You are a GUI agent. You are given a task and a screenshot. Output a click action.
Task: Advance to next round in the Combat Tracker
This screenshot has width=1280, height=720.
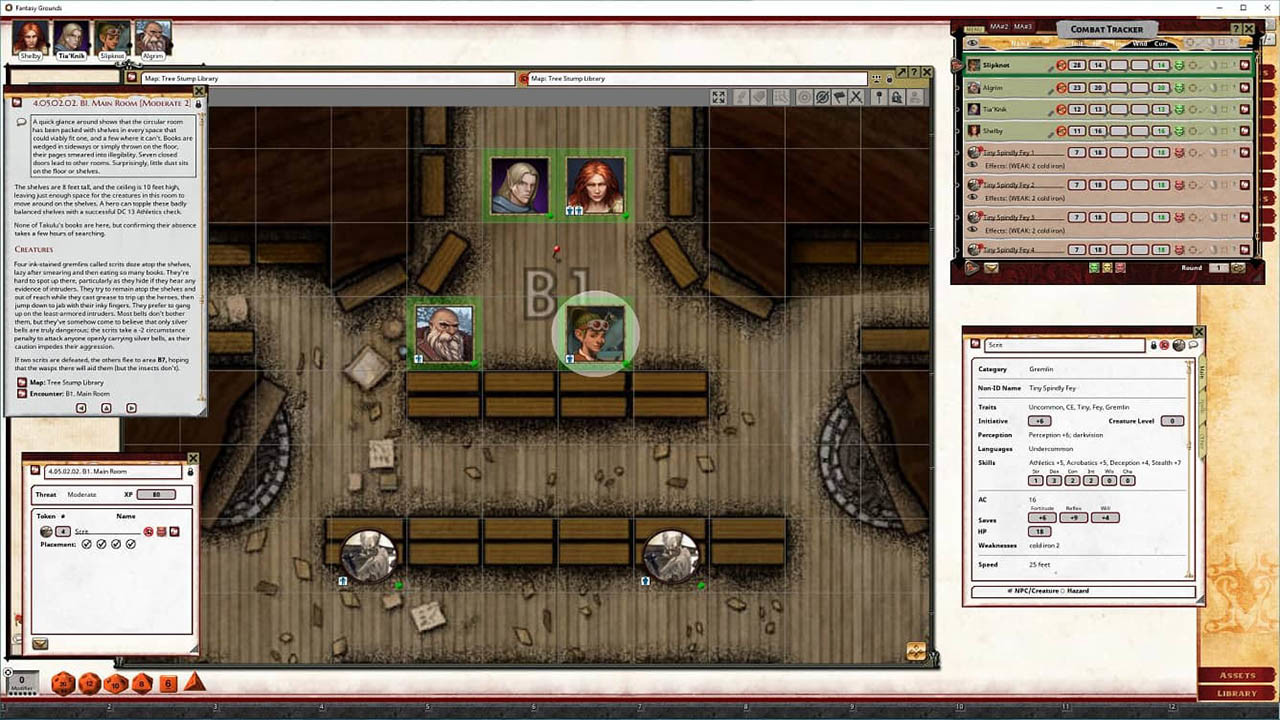click(1237, 267)
